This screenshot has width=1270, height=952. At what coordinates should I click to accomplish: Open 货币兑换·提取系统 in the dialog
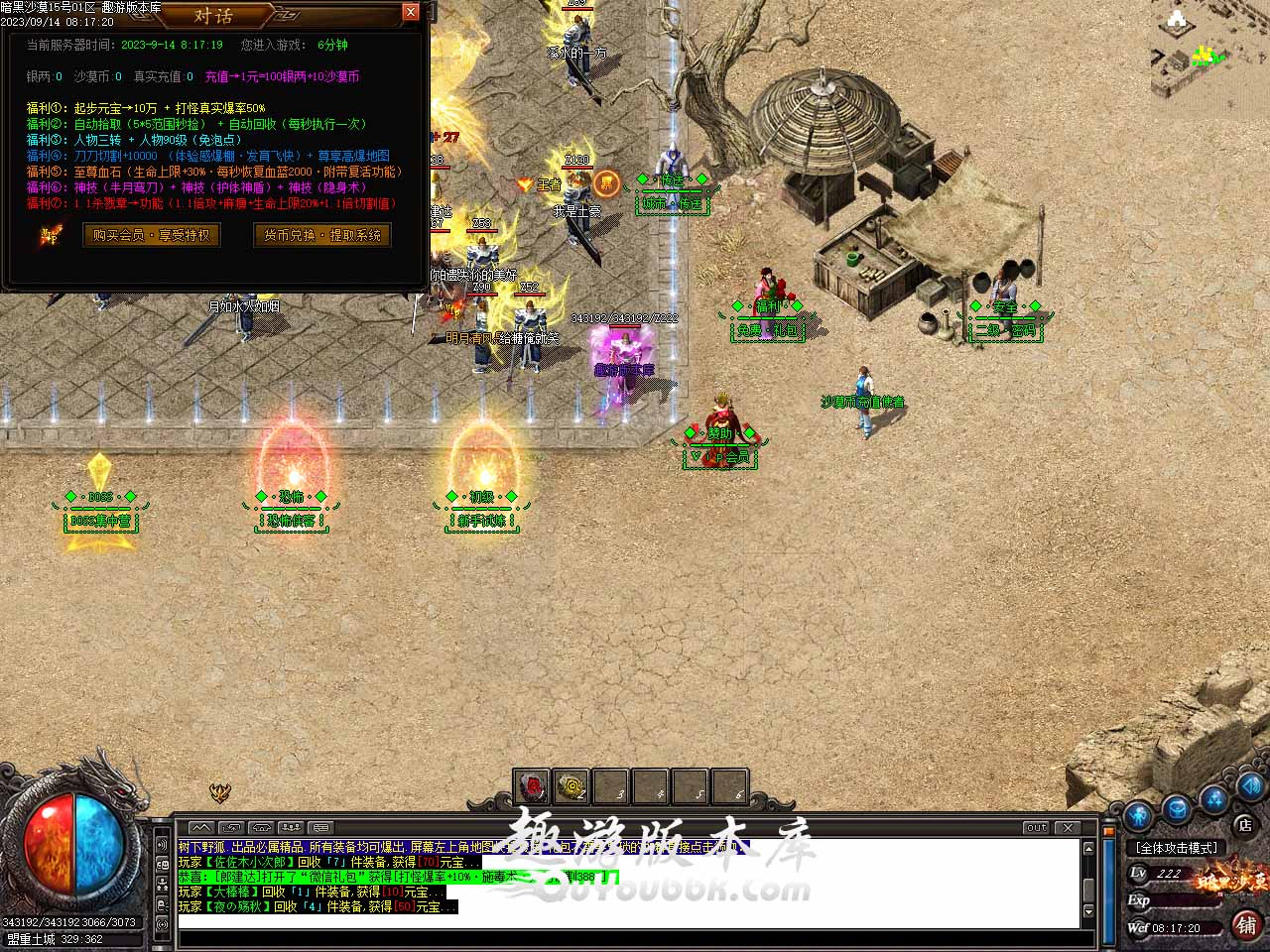click(322, 235)
